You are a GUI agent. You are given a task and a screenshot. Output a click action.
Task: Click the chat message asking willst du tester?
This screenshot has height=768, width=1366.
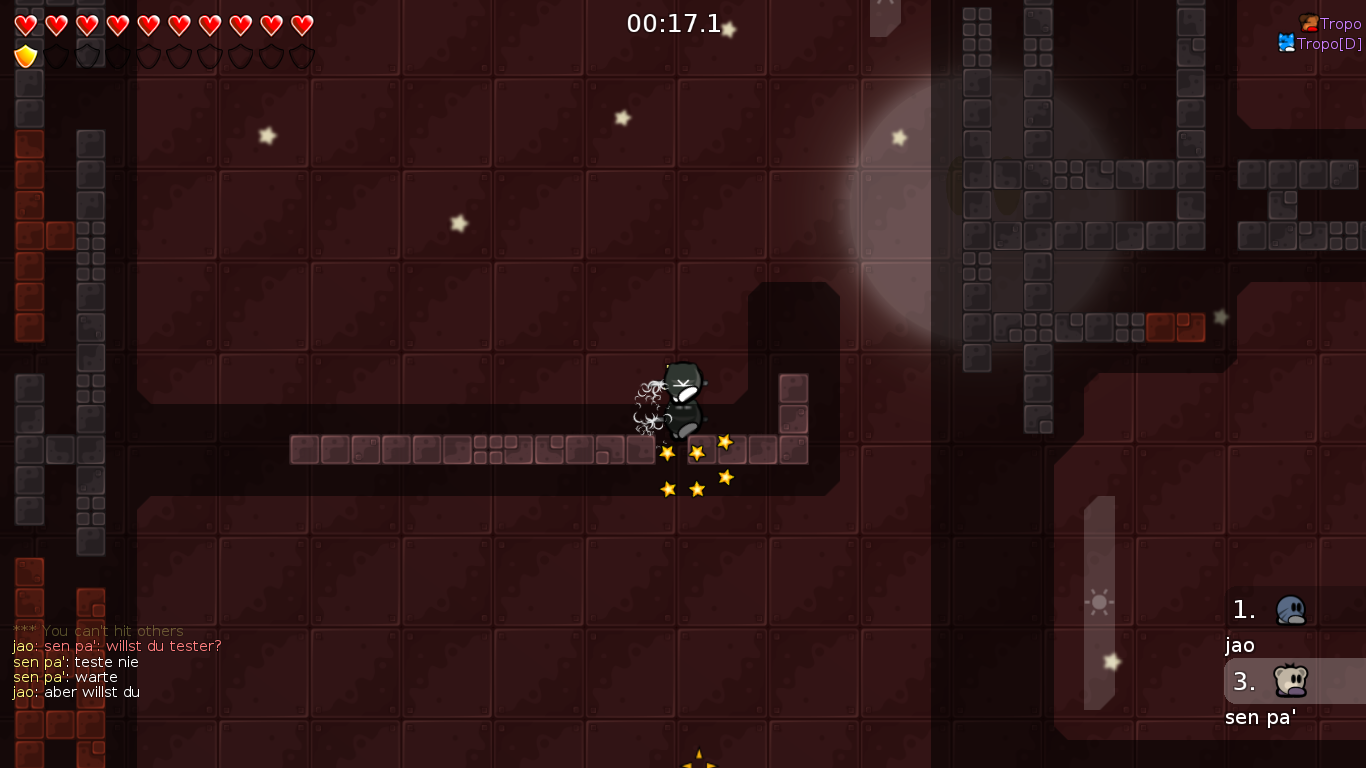117,646
